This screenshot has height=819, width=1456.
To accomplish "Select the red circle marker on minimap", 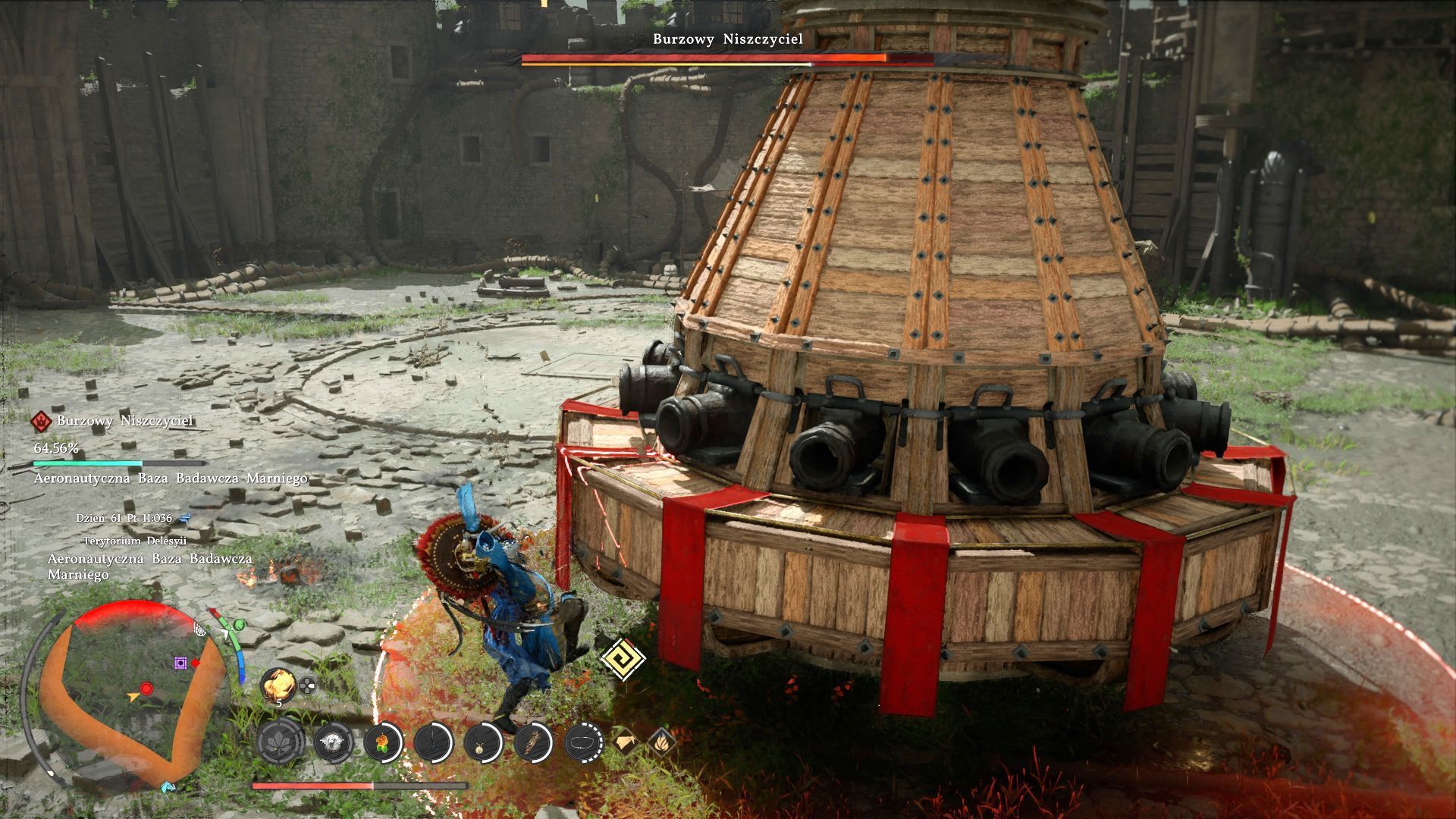I will point(146,689).
